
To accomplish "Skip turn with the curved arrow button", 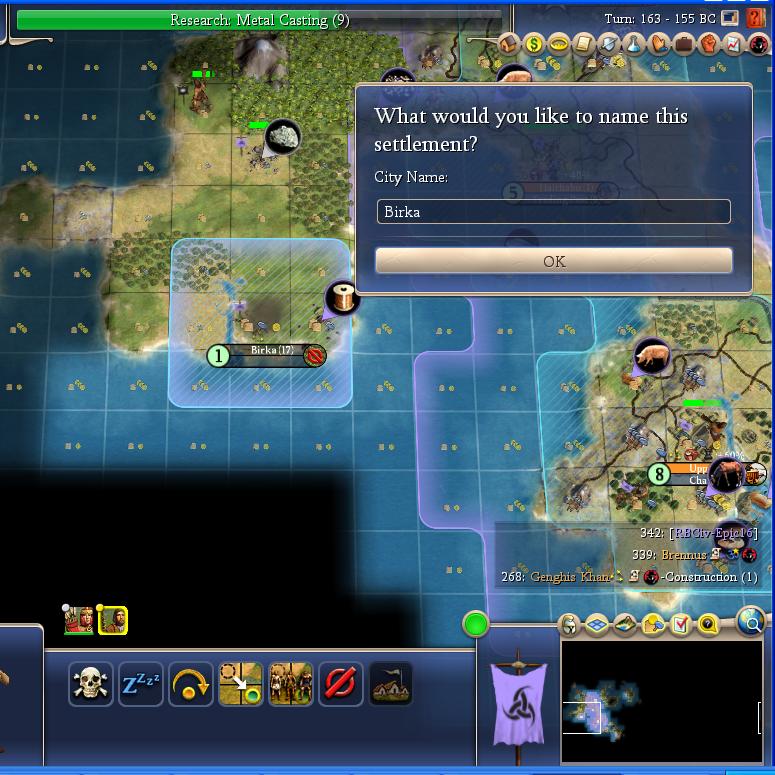I will [191, 685].
